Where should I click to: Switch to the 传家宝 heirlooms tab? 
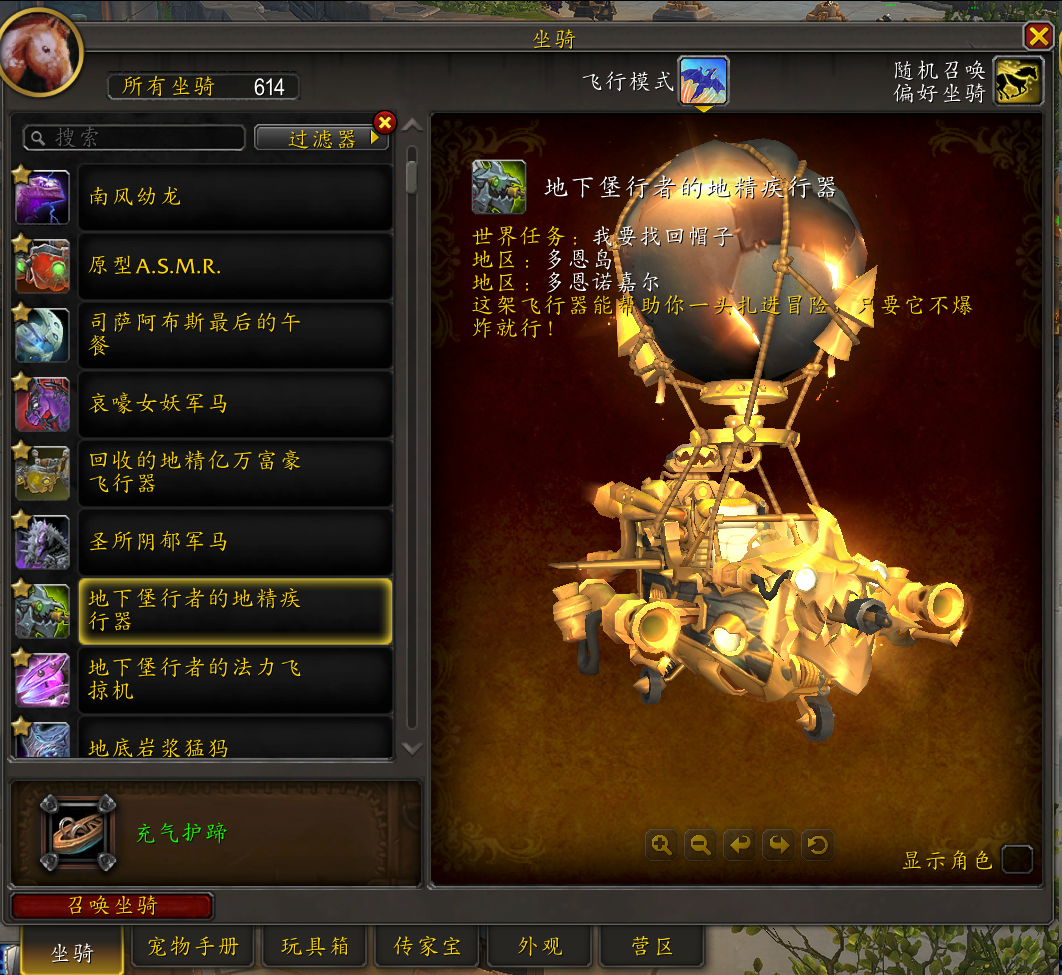(x=427, y=946)
